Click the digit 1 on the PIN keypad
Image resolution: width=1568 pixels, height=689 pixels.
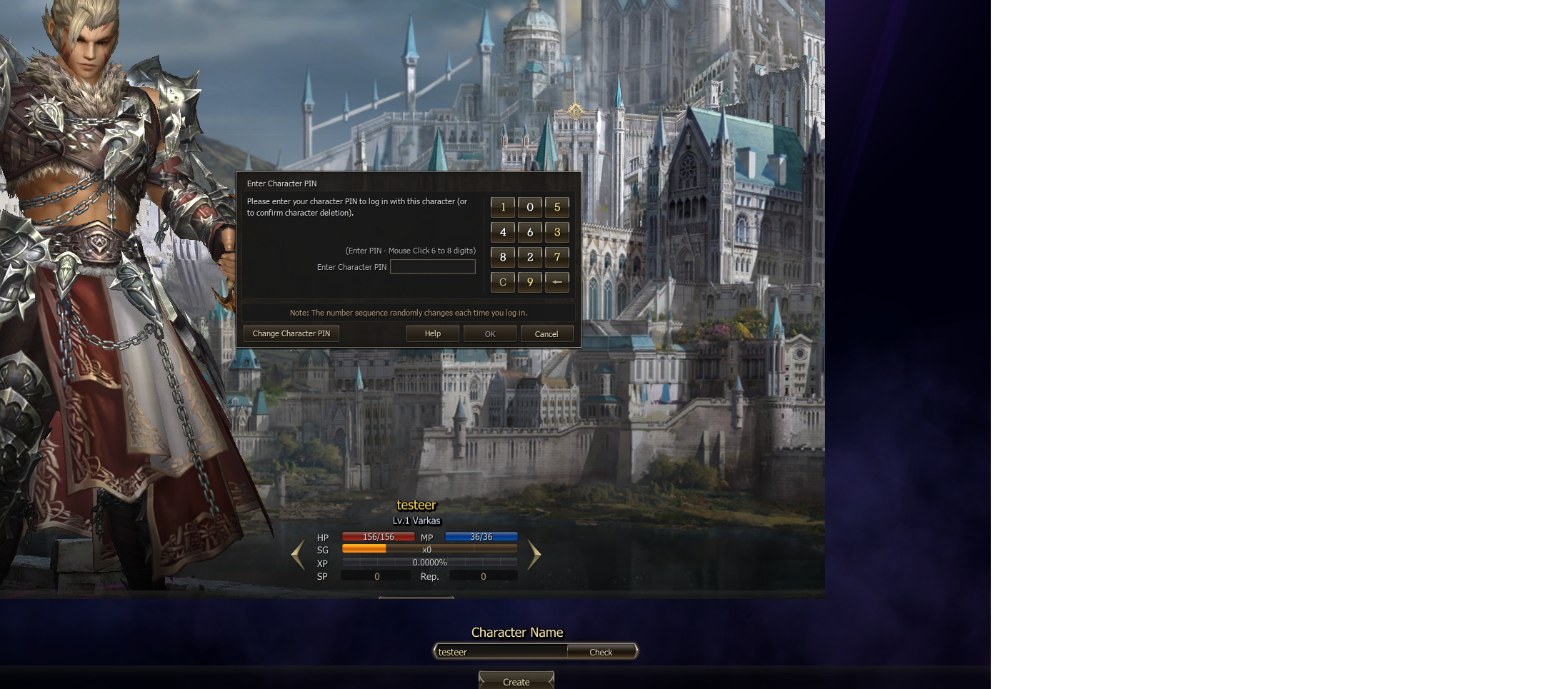point(503,208)
